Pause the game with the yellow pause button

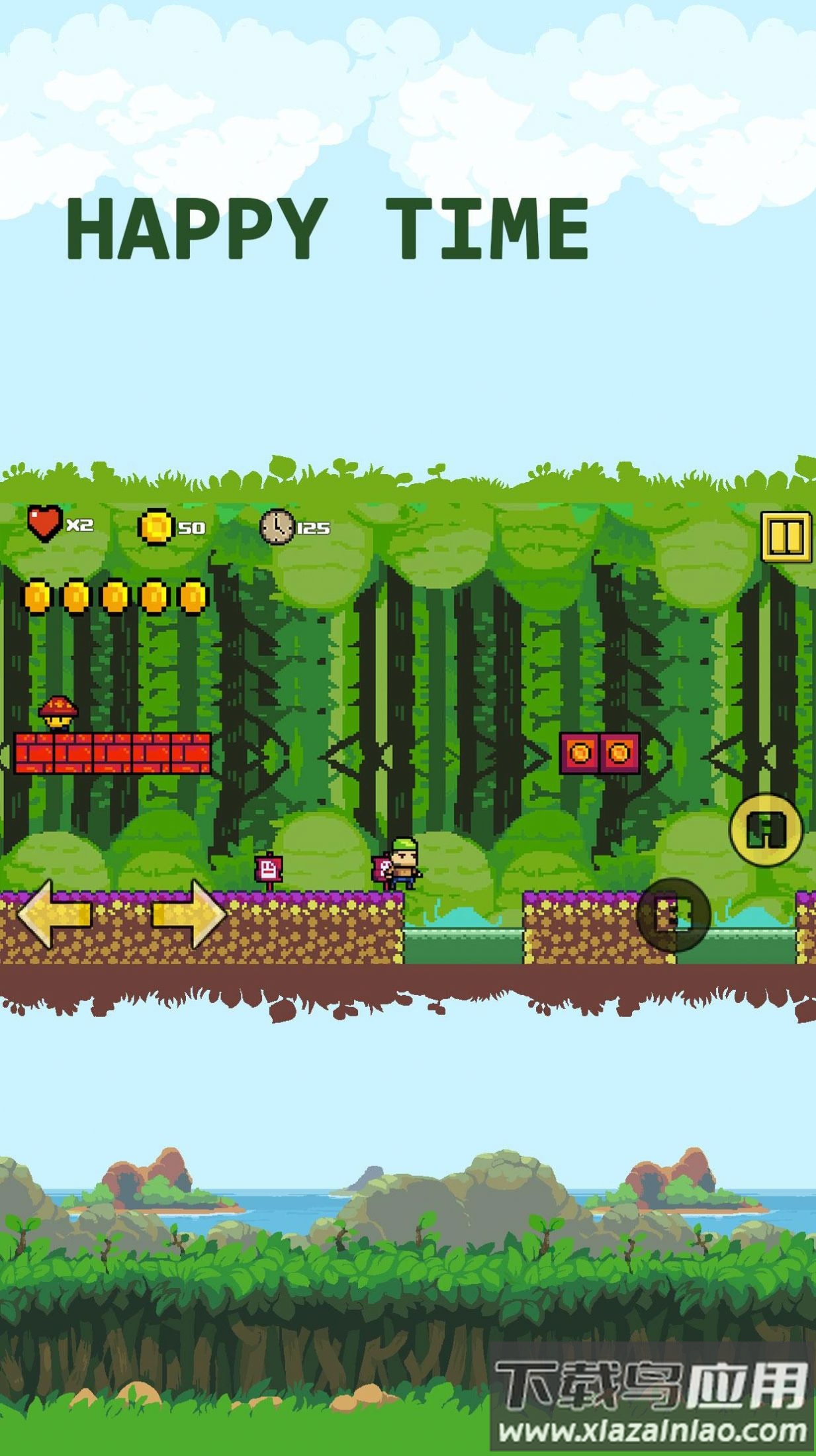click(786, 536)
